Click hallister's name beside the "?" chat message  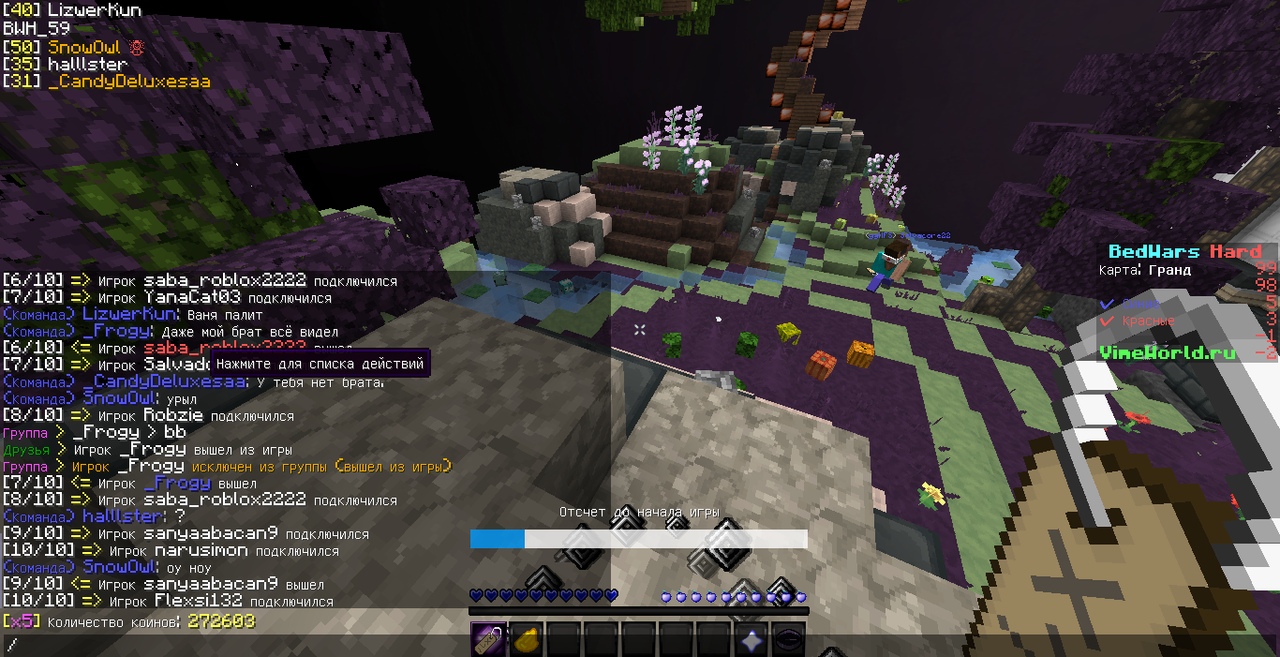122,517
